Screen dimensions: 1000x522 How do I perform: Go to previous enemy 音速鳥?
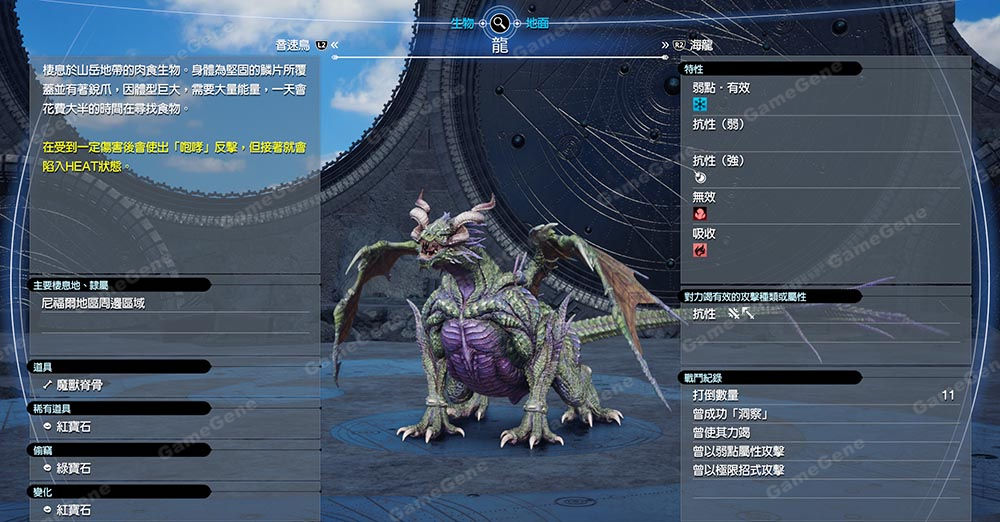[296, 45]
